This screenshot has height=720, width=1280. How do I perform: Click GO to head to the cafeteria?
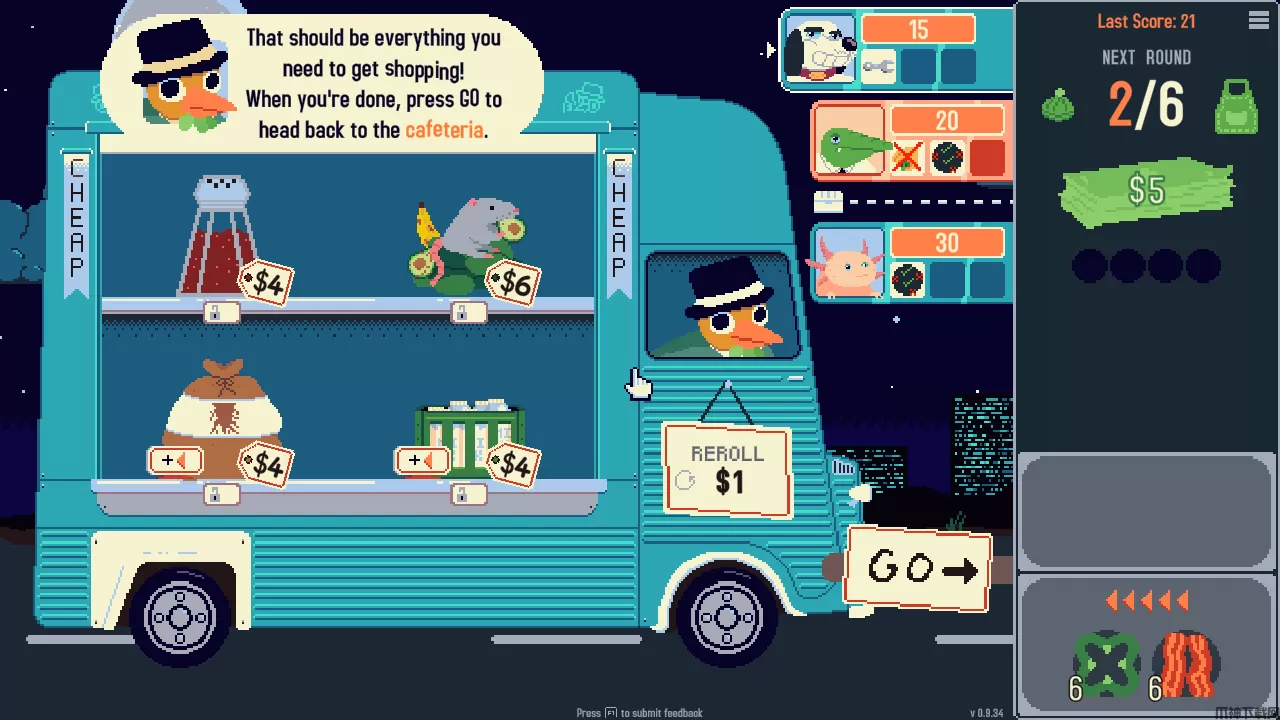click(918, 568)
